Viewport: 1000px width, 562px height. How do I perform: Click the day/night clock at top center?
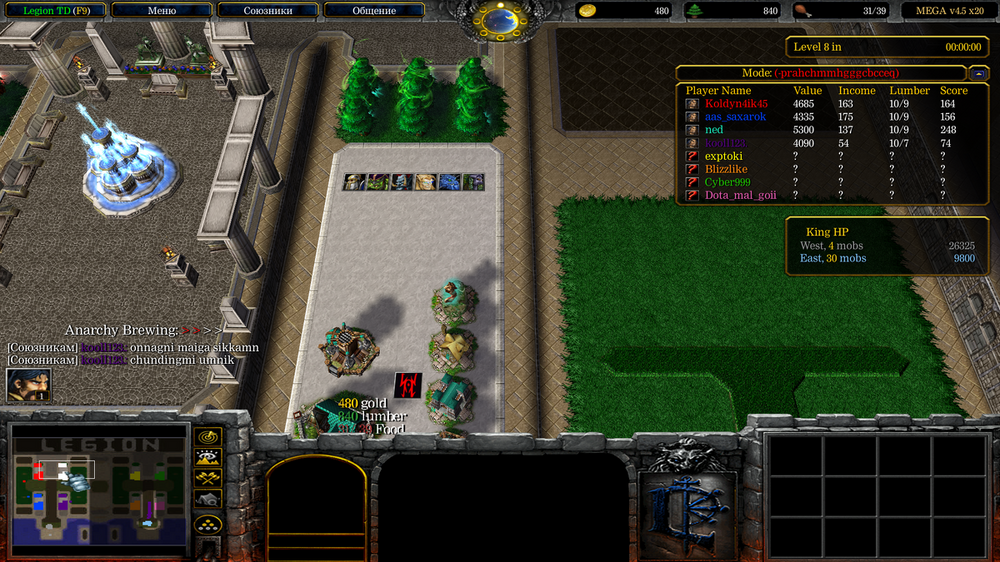[x=498, y=19]
